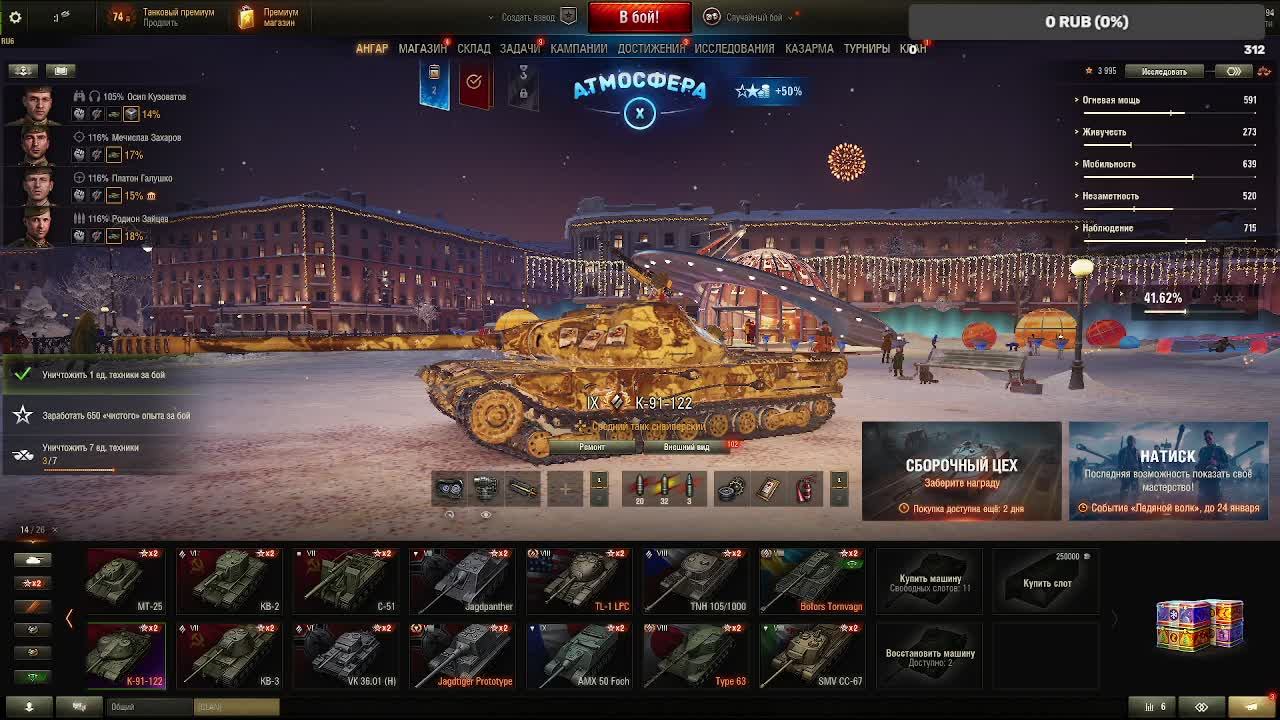The width and height of the screenshot is (1280, 720).
Task: Choose the Jagdpanther tank tile
Action: pos(461,580)
